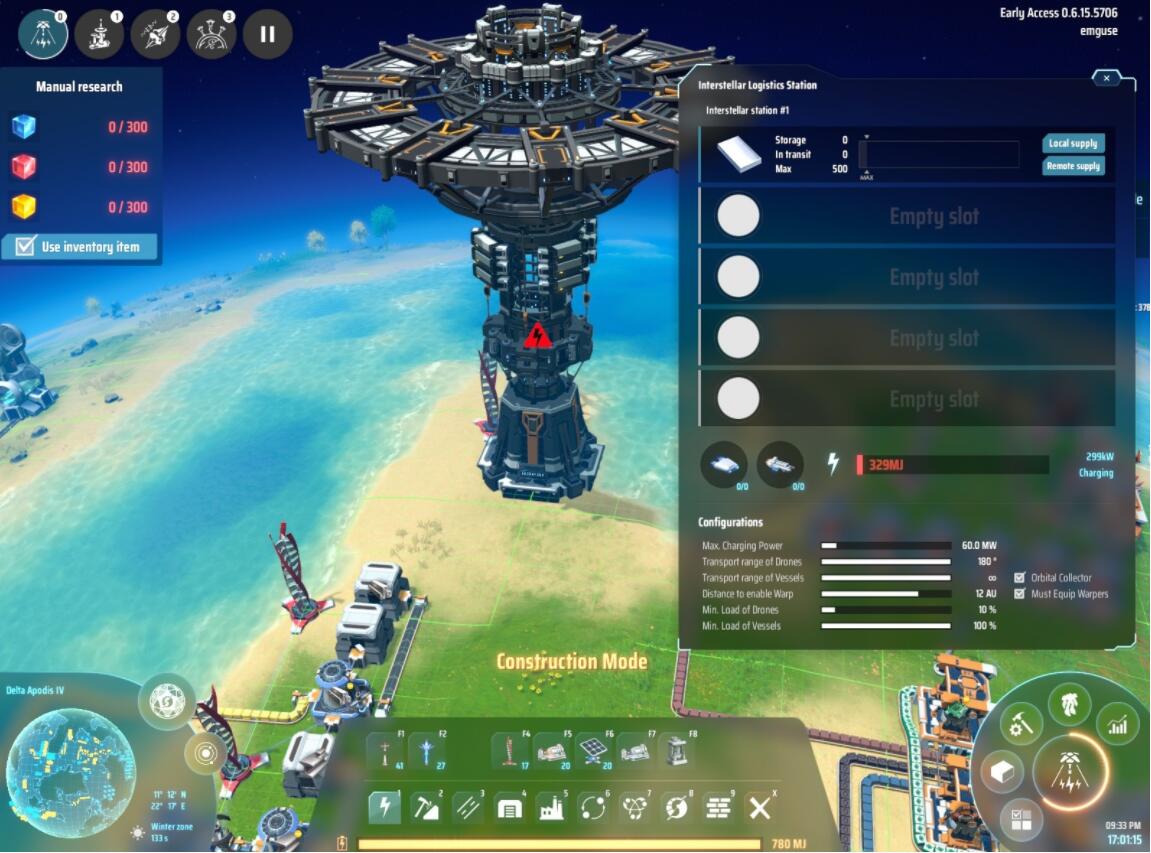Close the Interstellar Logistics Station panel
The height and width of the screenshot is (853, 1151).
(x=1107, y=78)
